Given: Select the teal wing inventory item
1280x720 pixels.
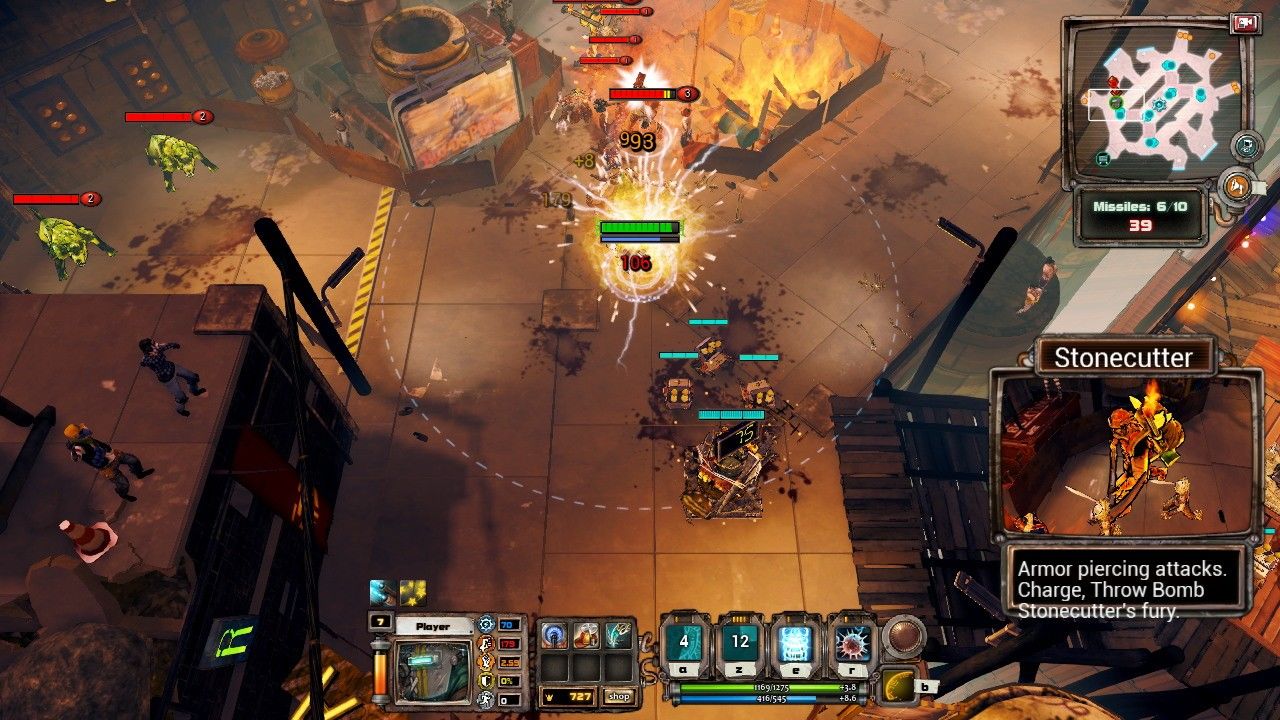Looking at the screenshot, I should [x=618, y=635].
